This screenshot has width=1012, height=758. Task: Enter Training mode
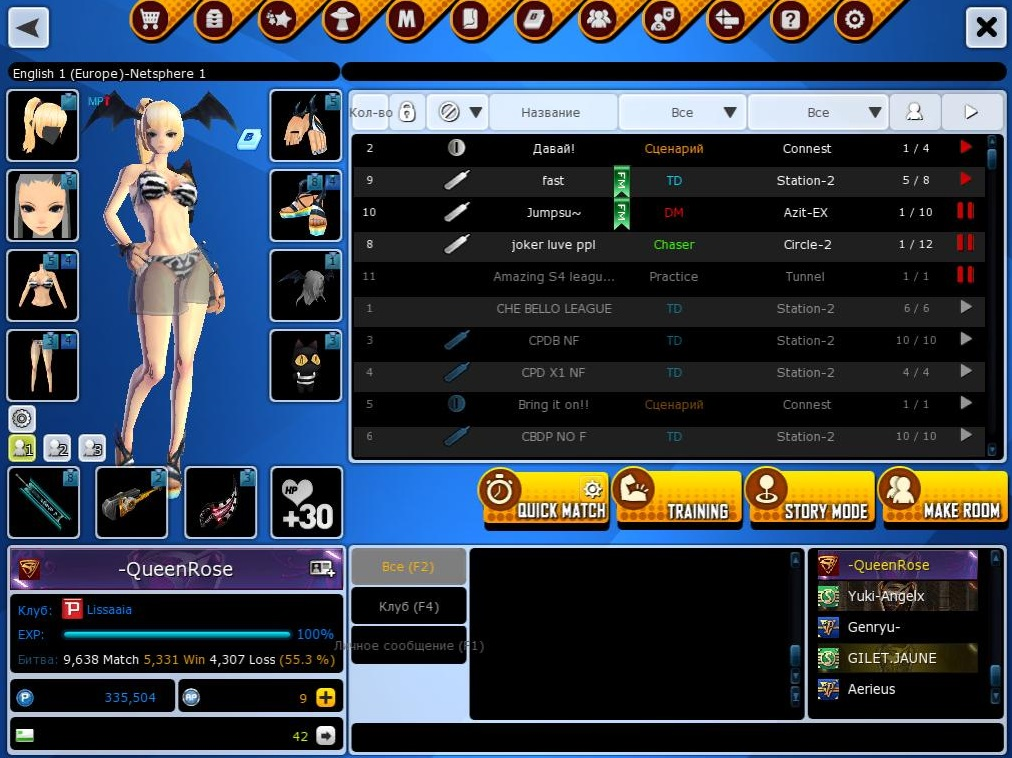click(x=677, y=498)
